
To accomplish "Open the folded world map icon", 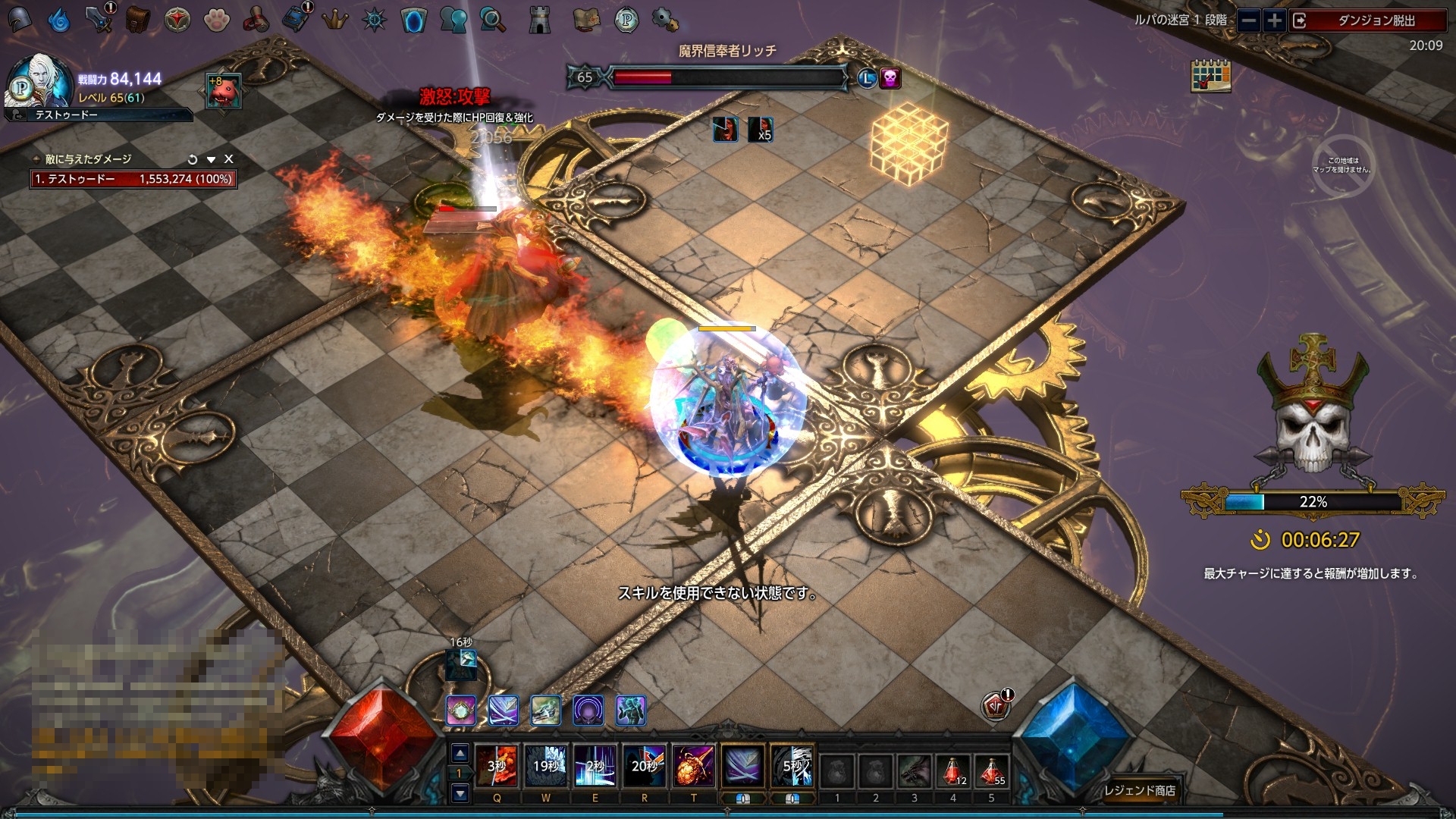I will pos(586,20).
